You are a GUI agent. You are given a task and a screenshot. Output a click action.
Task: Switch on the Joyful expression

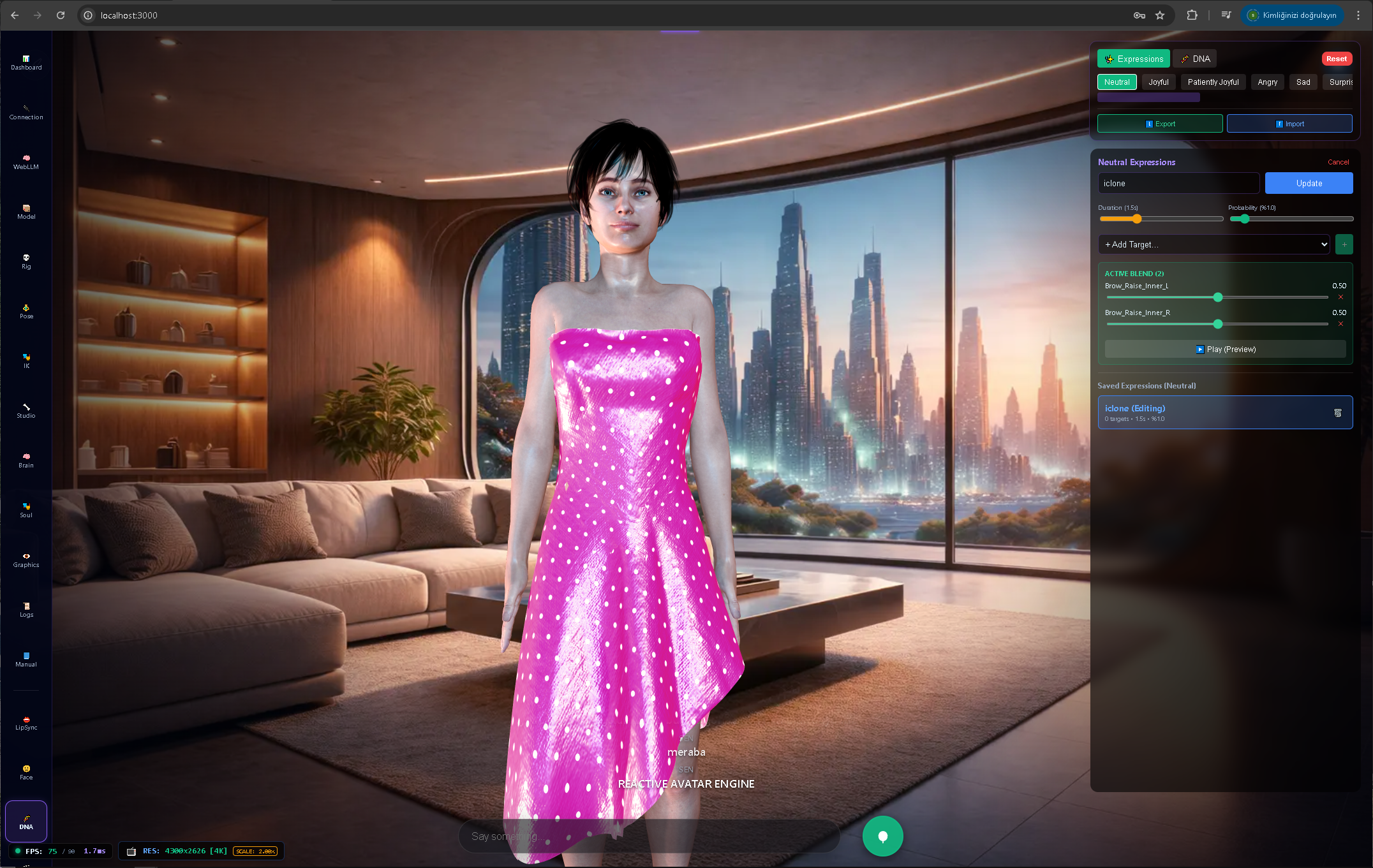coord(1158,82)
